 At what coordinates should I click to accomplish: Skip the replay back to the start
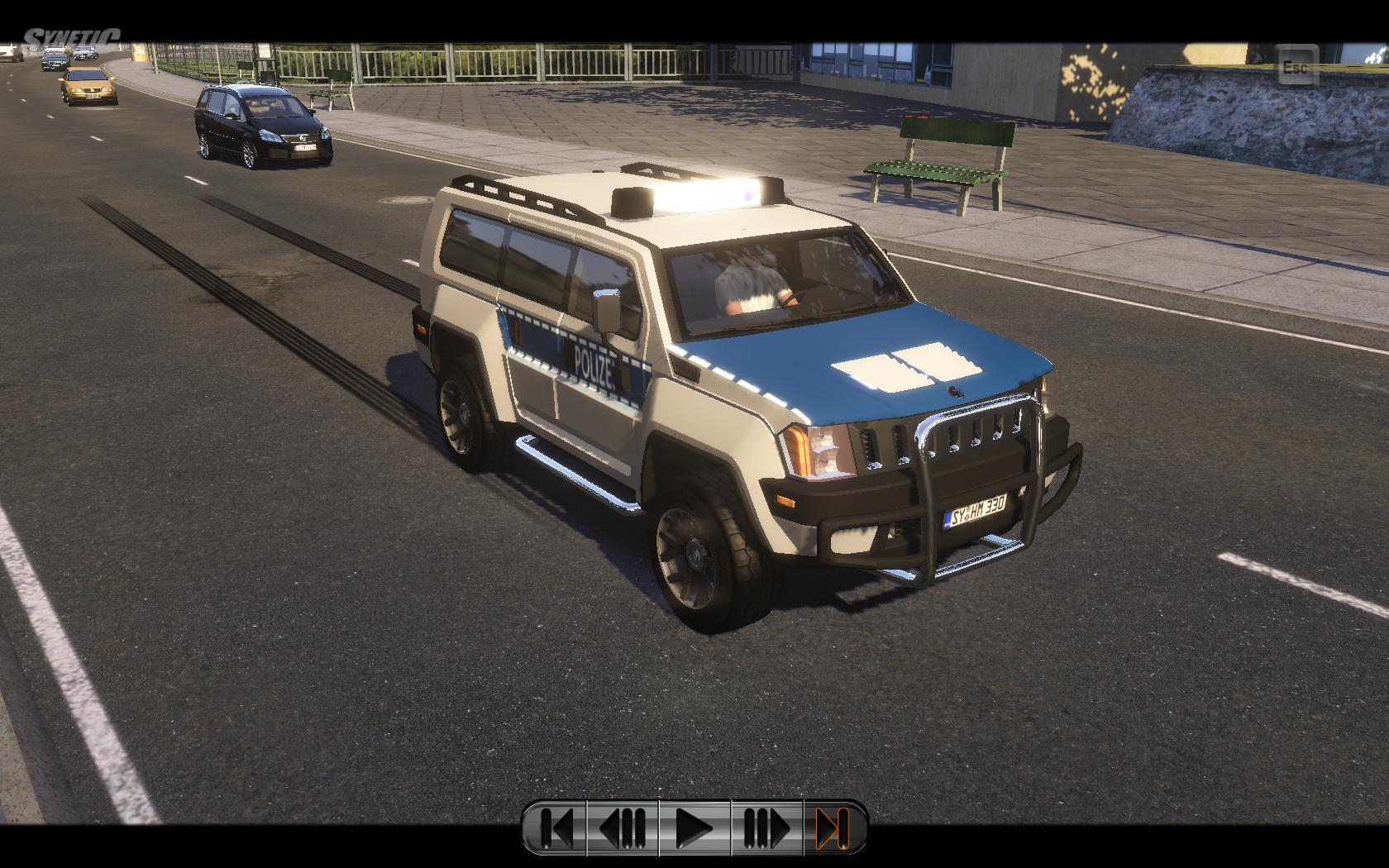coord(556,827)
